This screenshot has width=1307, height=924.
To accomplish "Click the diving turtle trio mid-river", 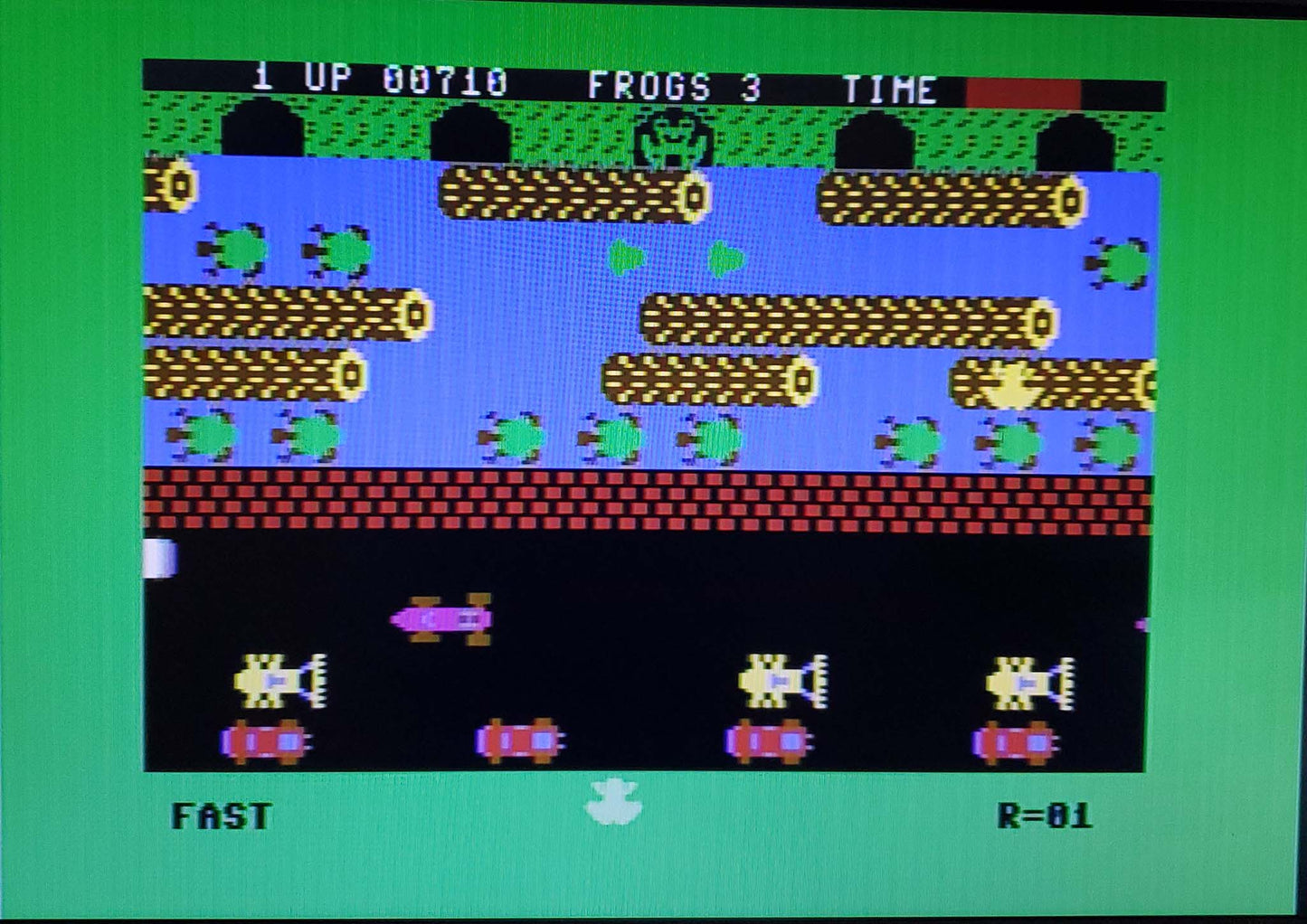I will click(x=615, y=434).
